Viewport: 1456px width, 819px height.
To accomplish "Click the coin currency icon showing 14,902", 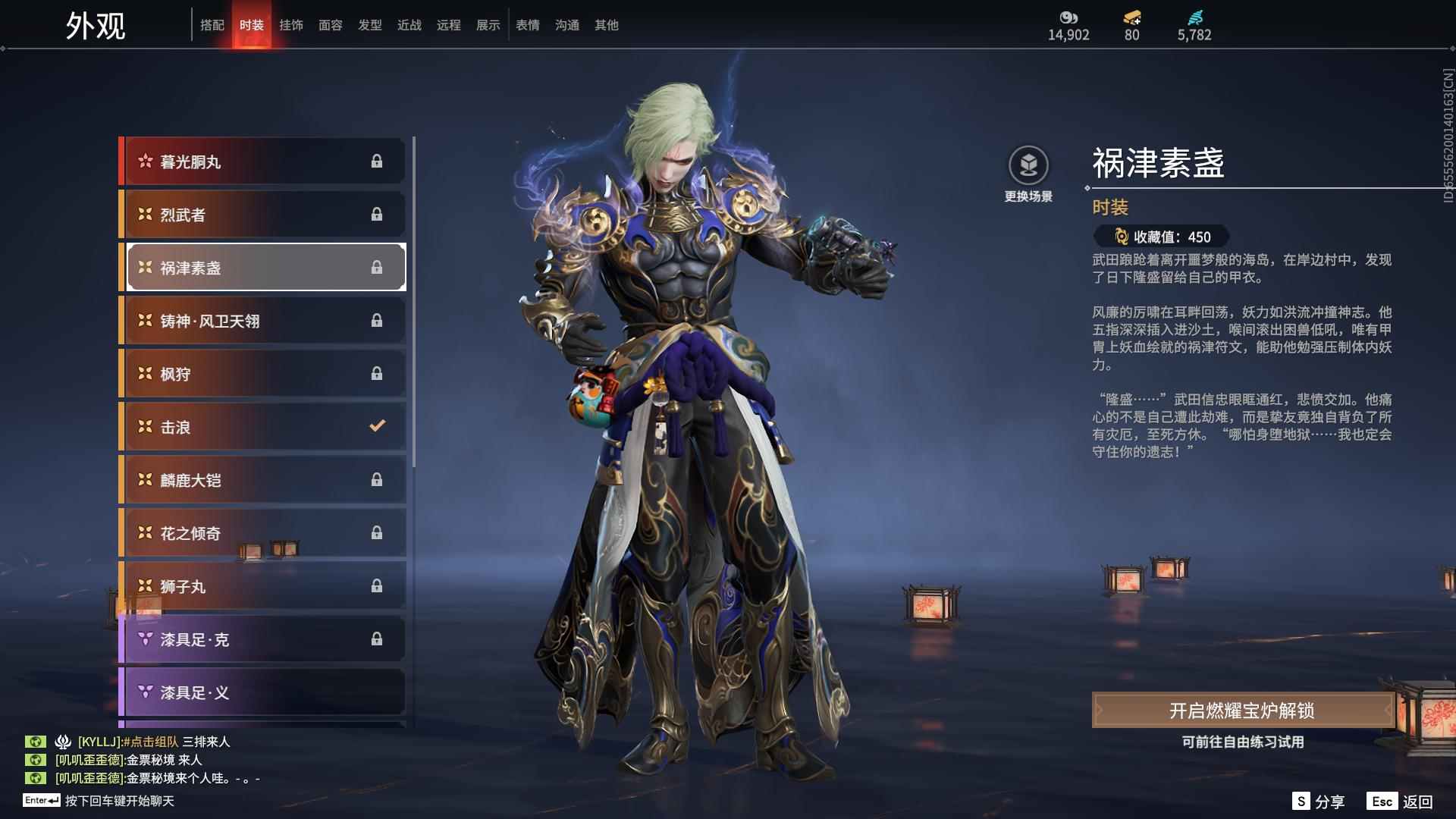I will tap(1068, 17).
